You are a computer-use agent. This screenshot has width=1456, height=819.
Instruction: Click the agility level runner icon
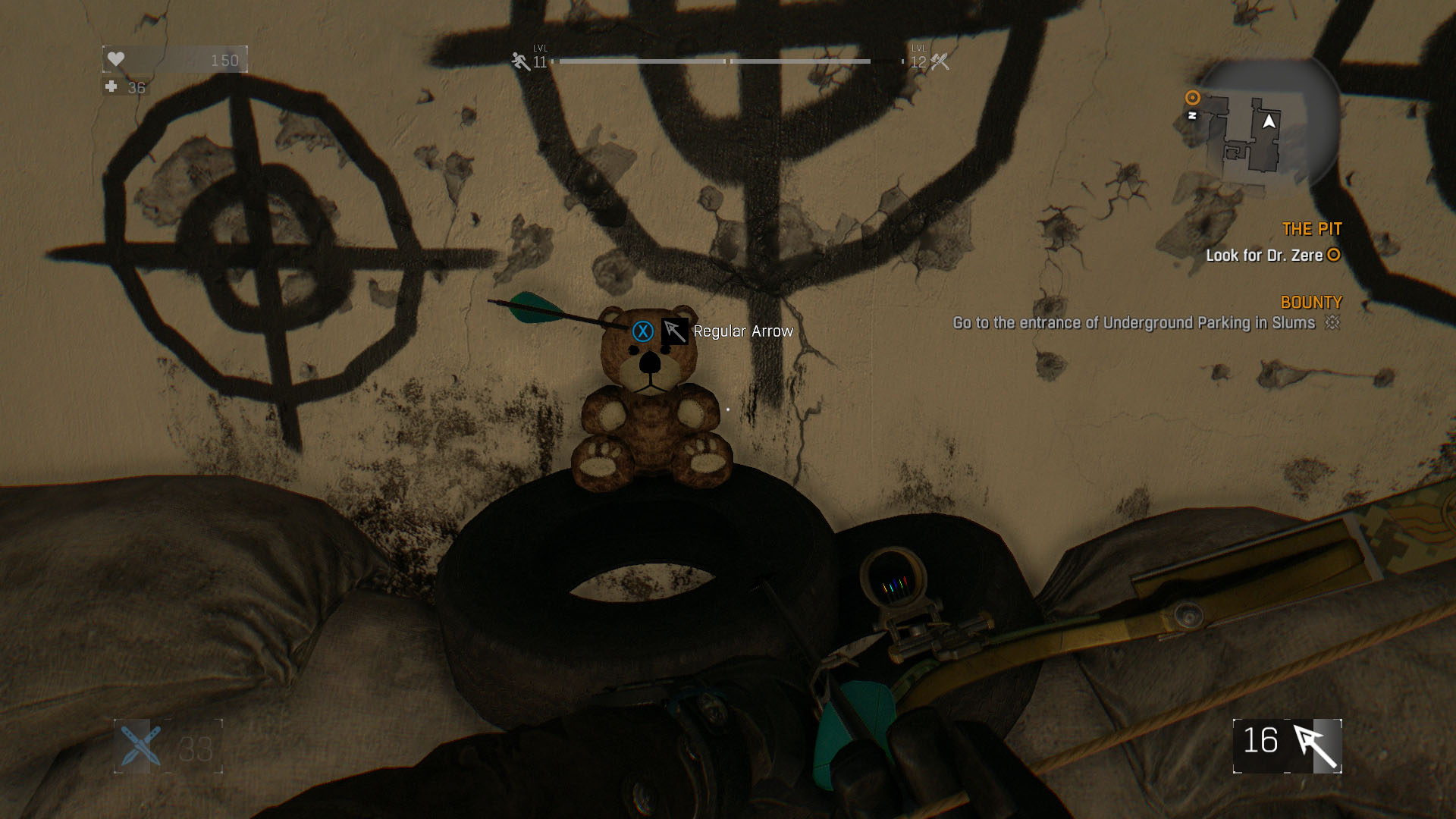point(520,61)
